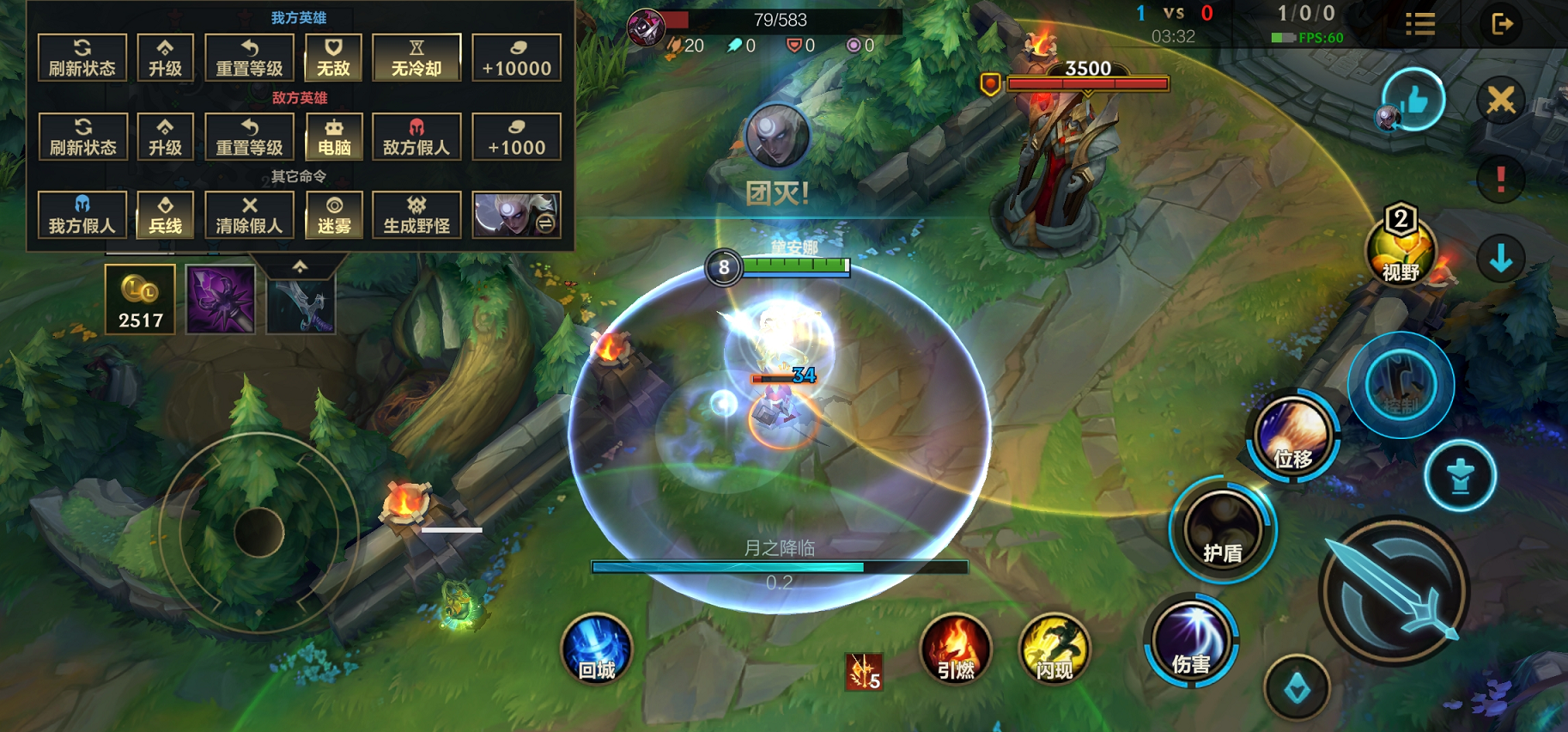Use the 闪现 Flash summoner spell
The height and width of the screenshot is (732, 1568).
coord(1054,650)
